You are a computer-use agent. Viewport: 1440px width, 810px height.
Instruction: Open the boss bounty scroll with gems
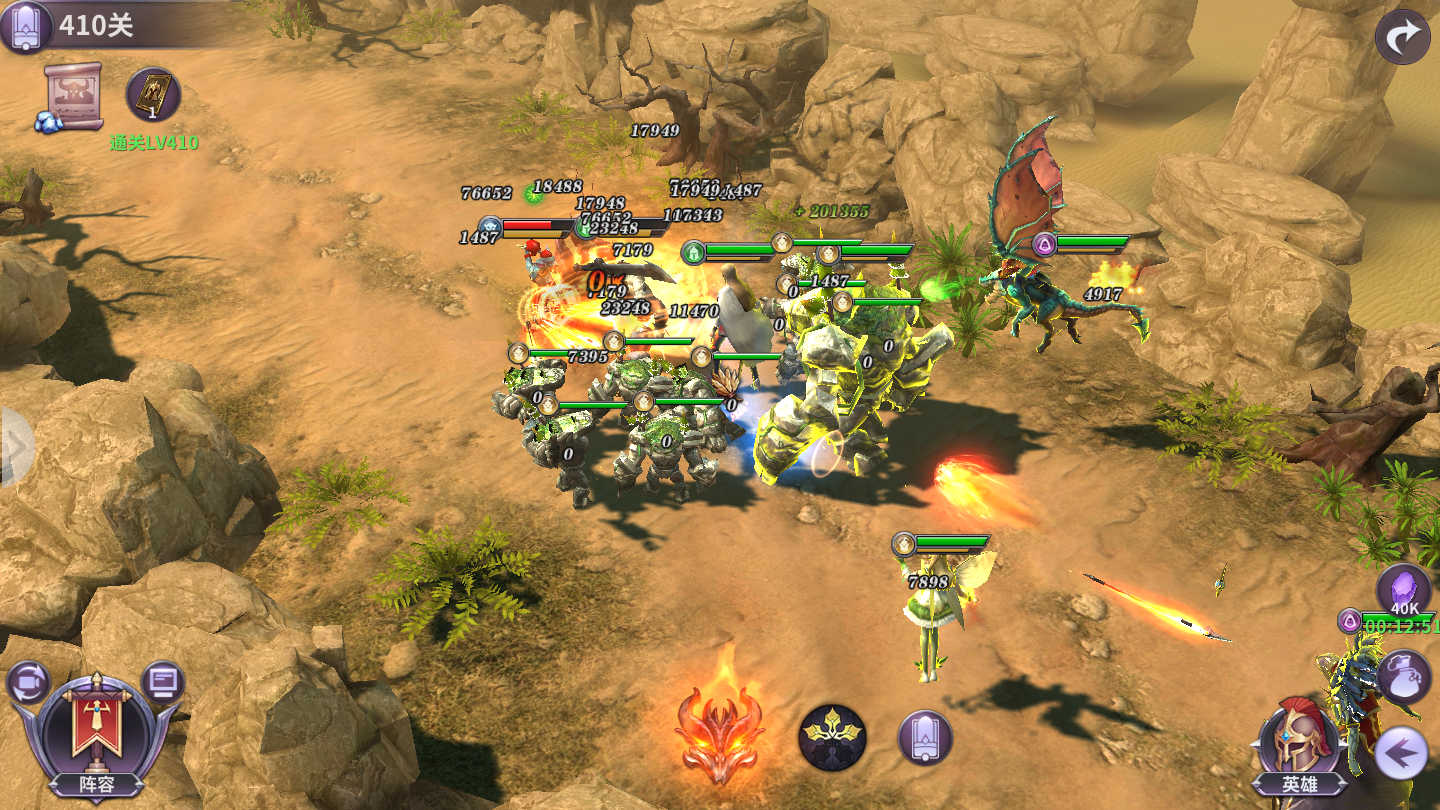click(74, 97)
